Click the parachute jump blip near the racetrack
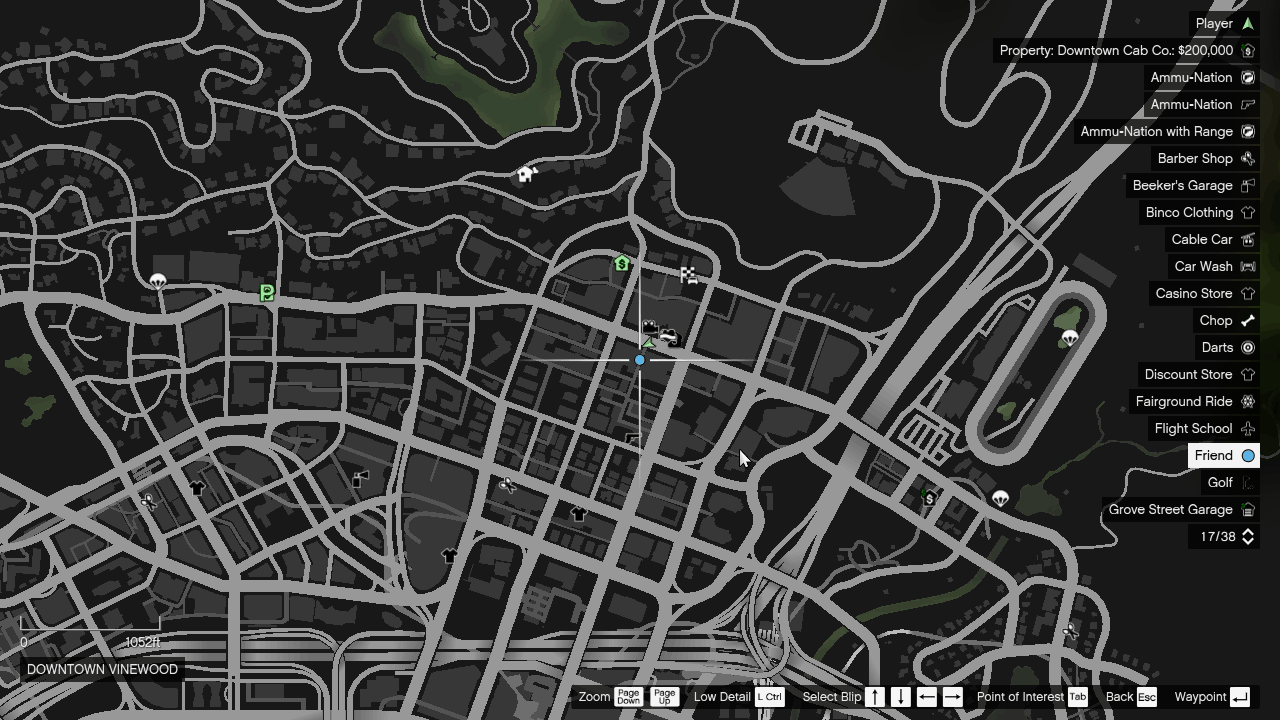This screenshot has height=720, width=1280. click(x=1072, y=337)
